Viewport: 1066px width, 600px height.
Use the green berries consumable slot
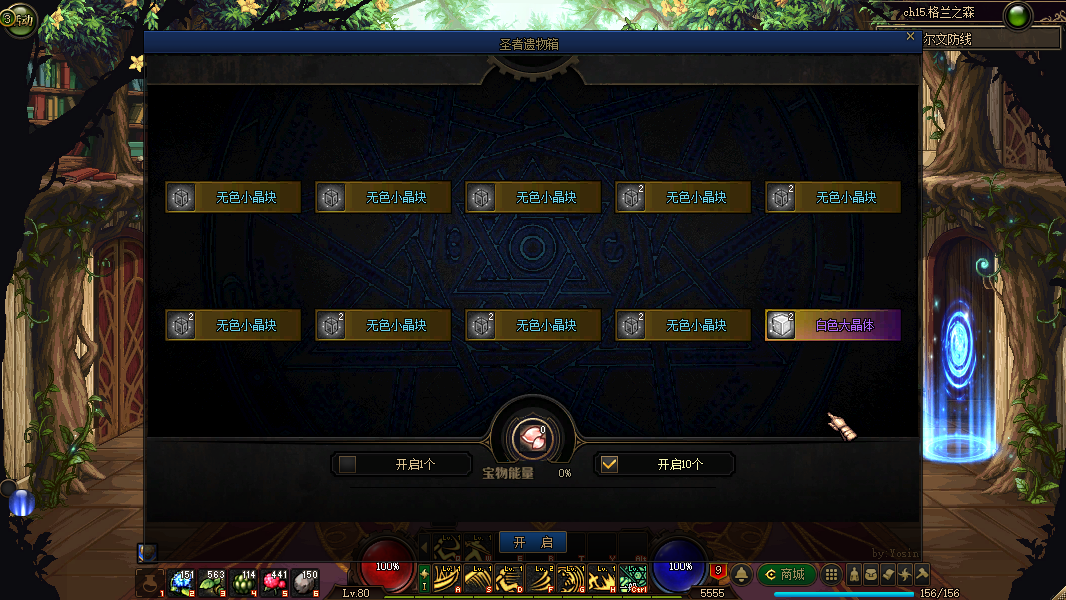[x=243, y=582]
